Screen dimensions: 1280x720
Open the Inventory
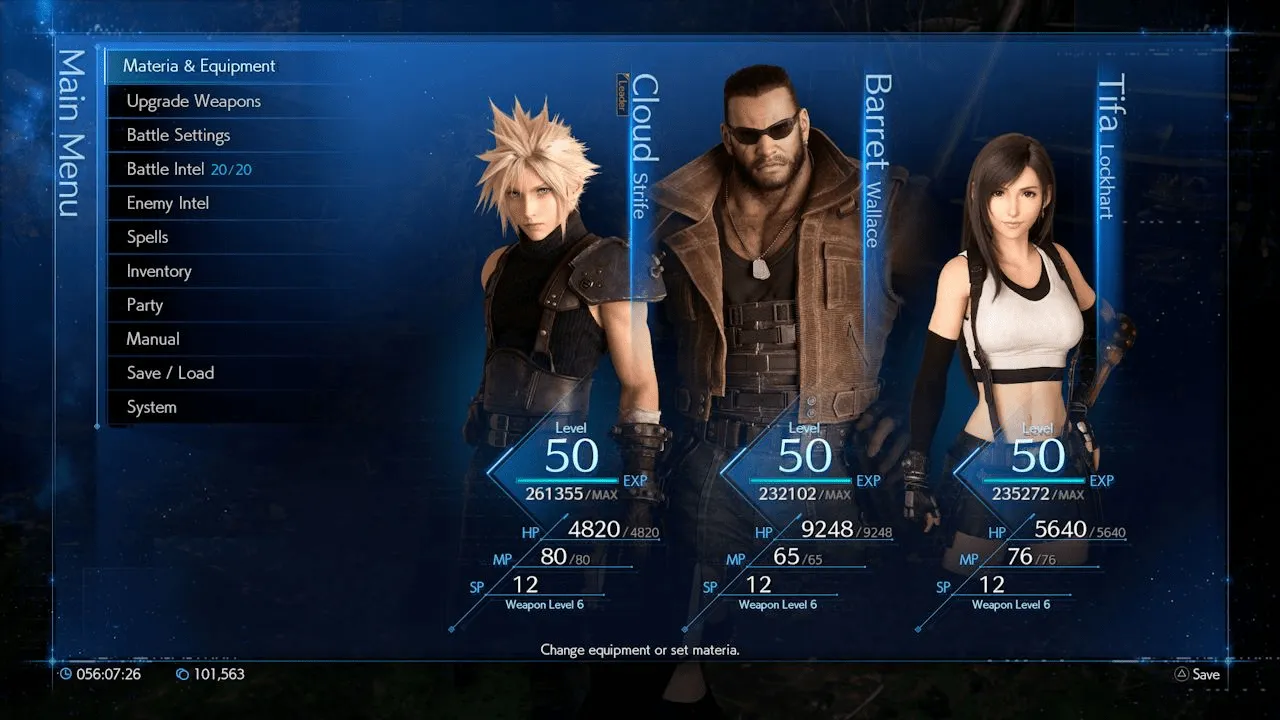[158, 271]
